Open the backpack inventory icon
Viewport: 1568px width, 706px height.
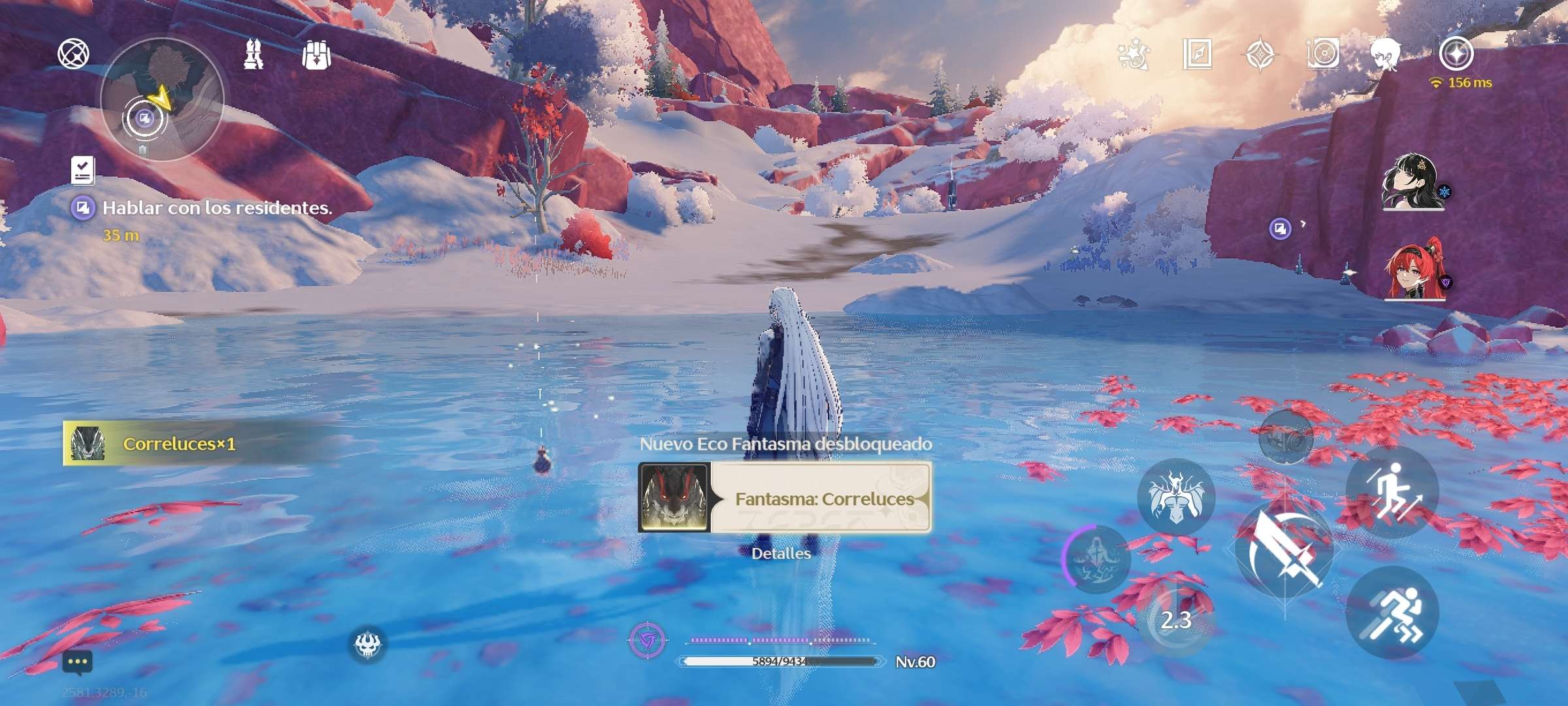pyautogui.click(x=316, y=55)
